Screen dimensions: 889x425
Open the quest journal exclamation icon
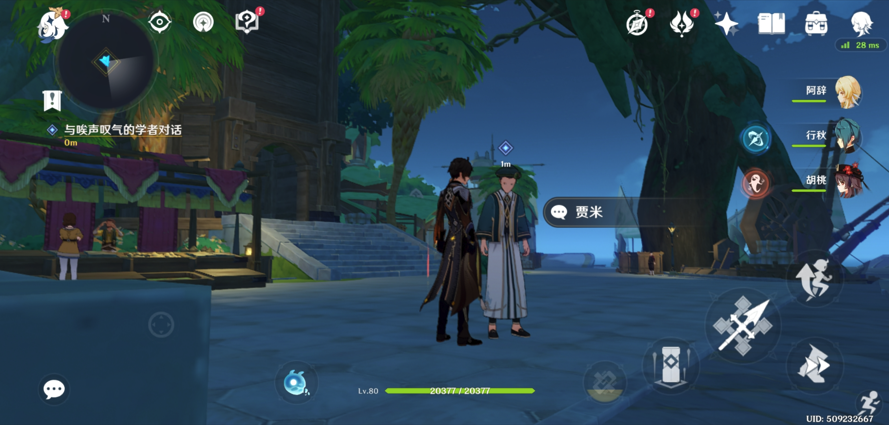click(52, 100)
